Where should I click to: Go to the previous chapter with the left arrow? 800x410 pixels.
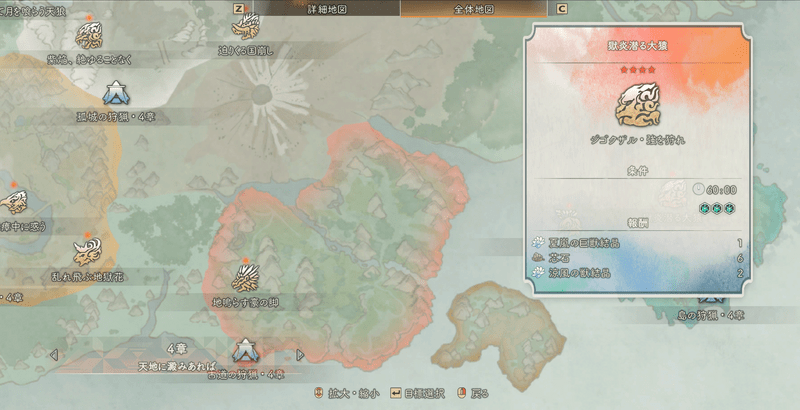pyautogui.click(x=54, y=354)
